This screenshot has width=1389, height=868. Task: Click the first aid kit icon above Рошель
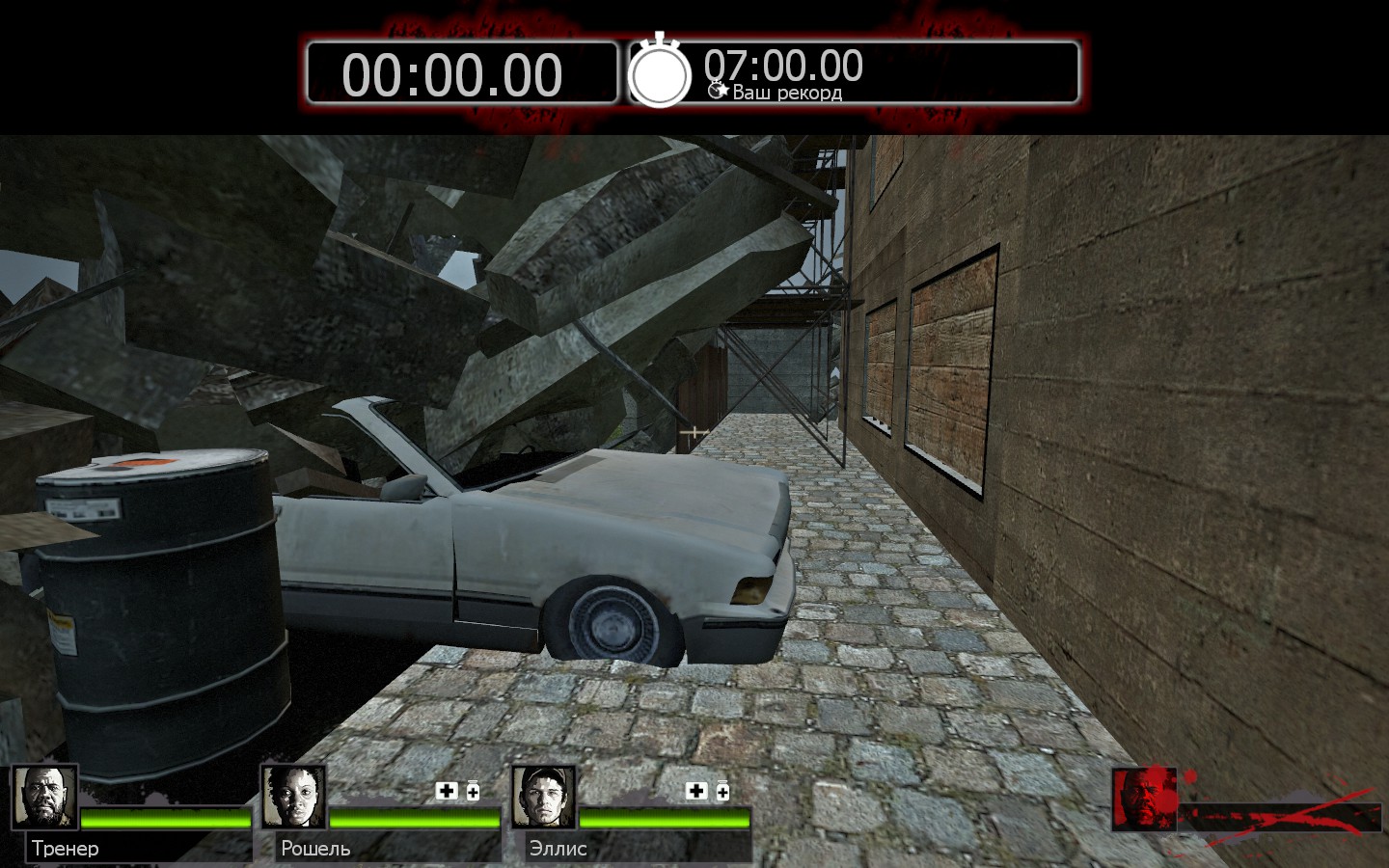(x=447, y=791)
